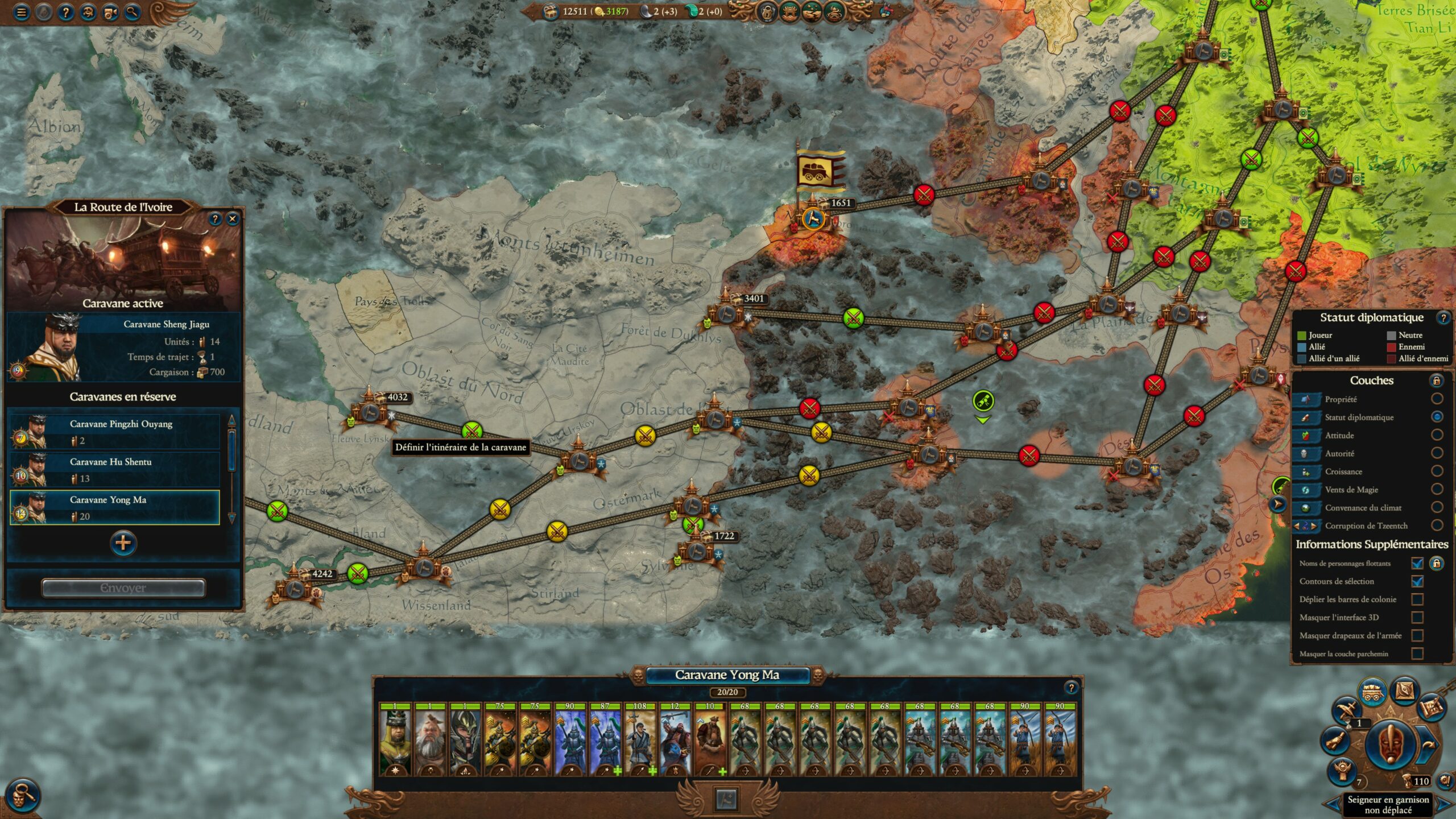1456x819 pixels.
Task: Close the Route de l'Ivoire panel
Action: [232, 218]
